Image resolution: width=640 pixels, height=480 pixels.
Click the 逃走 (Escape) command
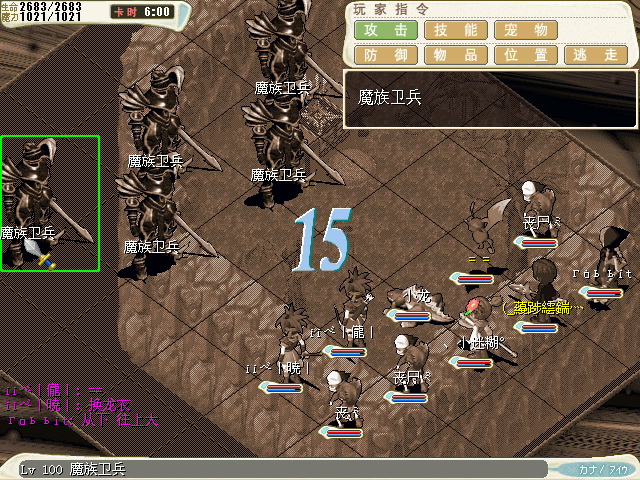tap(596, 55)
